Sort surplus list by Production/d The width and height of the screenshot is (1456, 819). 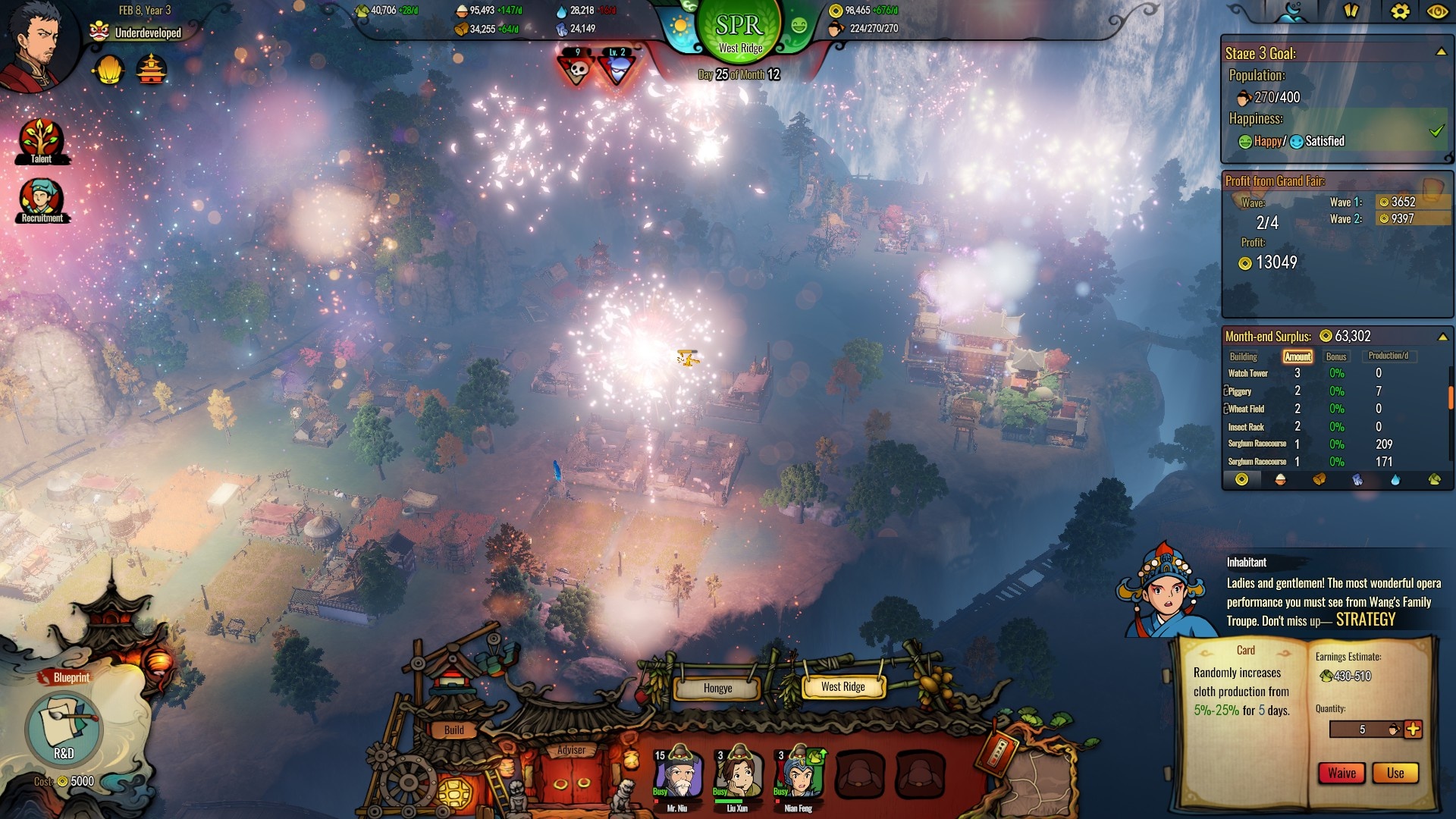tap(1388, 356)
